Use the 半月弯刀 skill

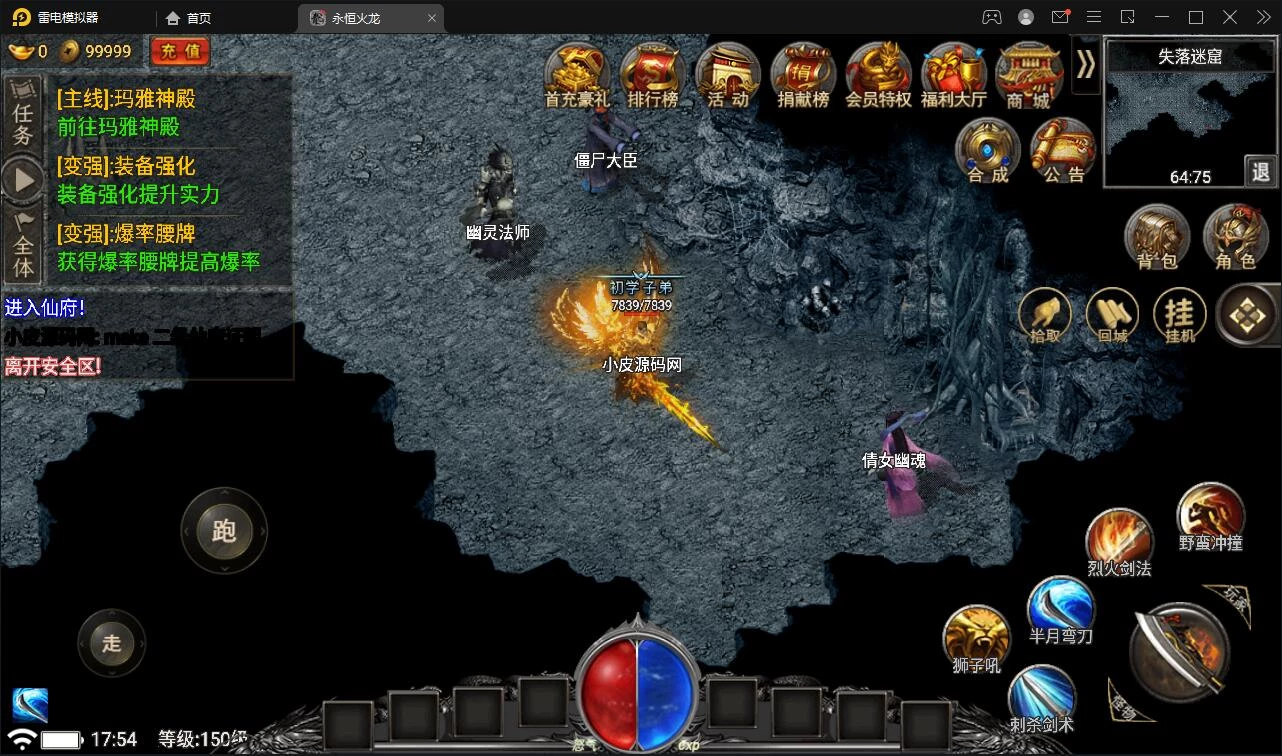coord(1061,608)
